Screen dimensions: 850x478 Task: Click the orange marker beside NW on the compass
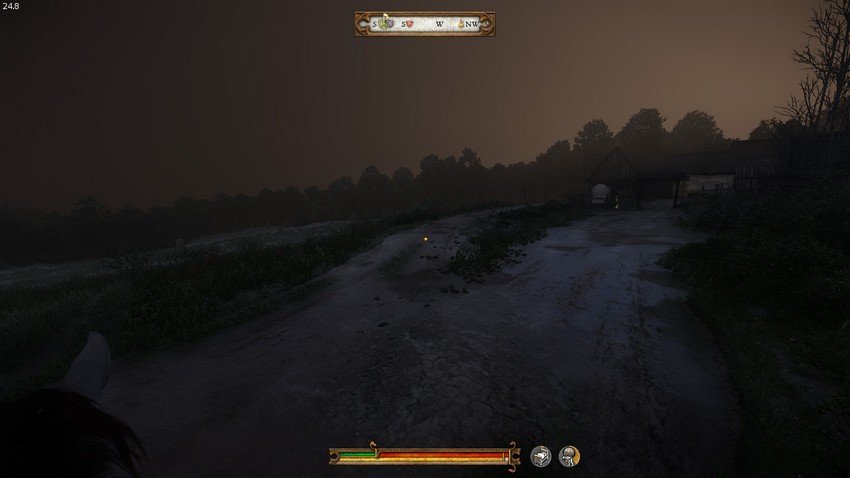461,24
